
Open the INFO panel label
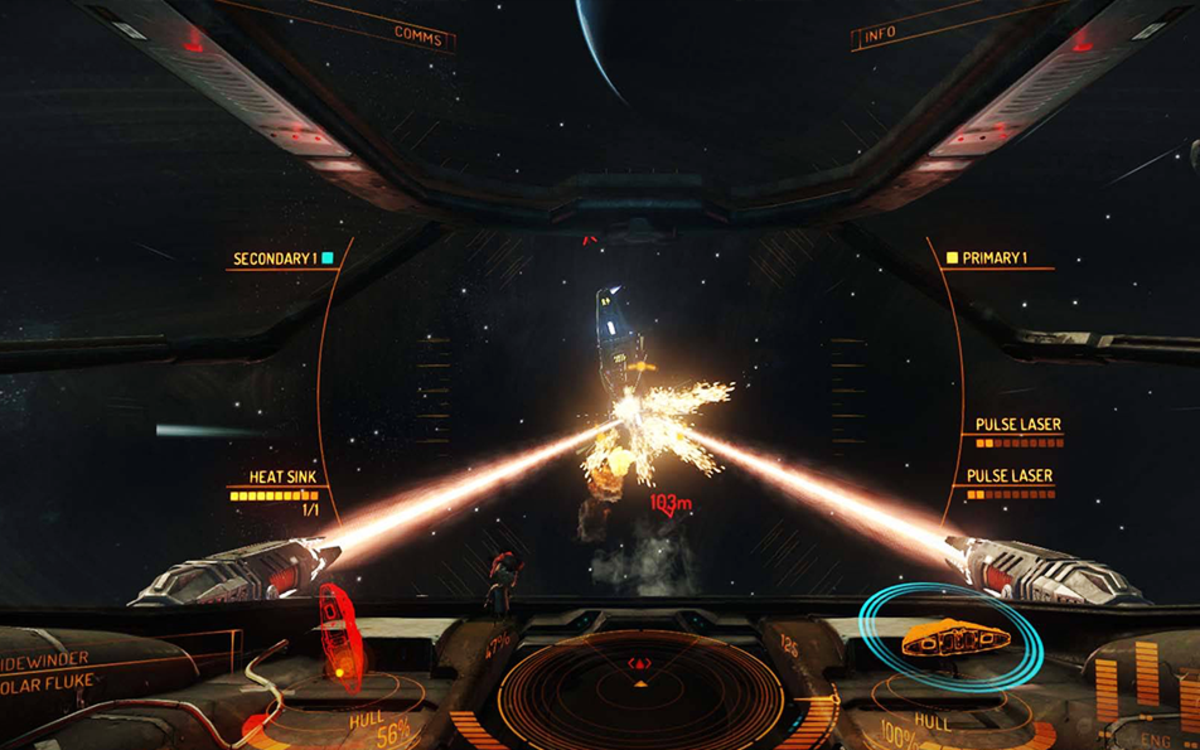coord(880,35)
